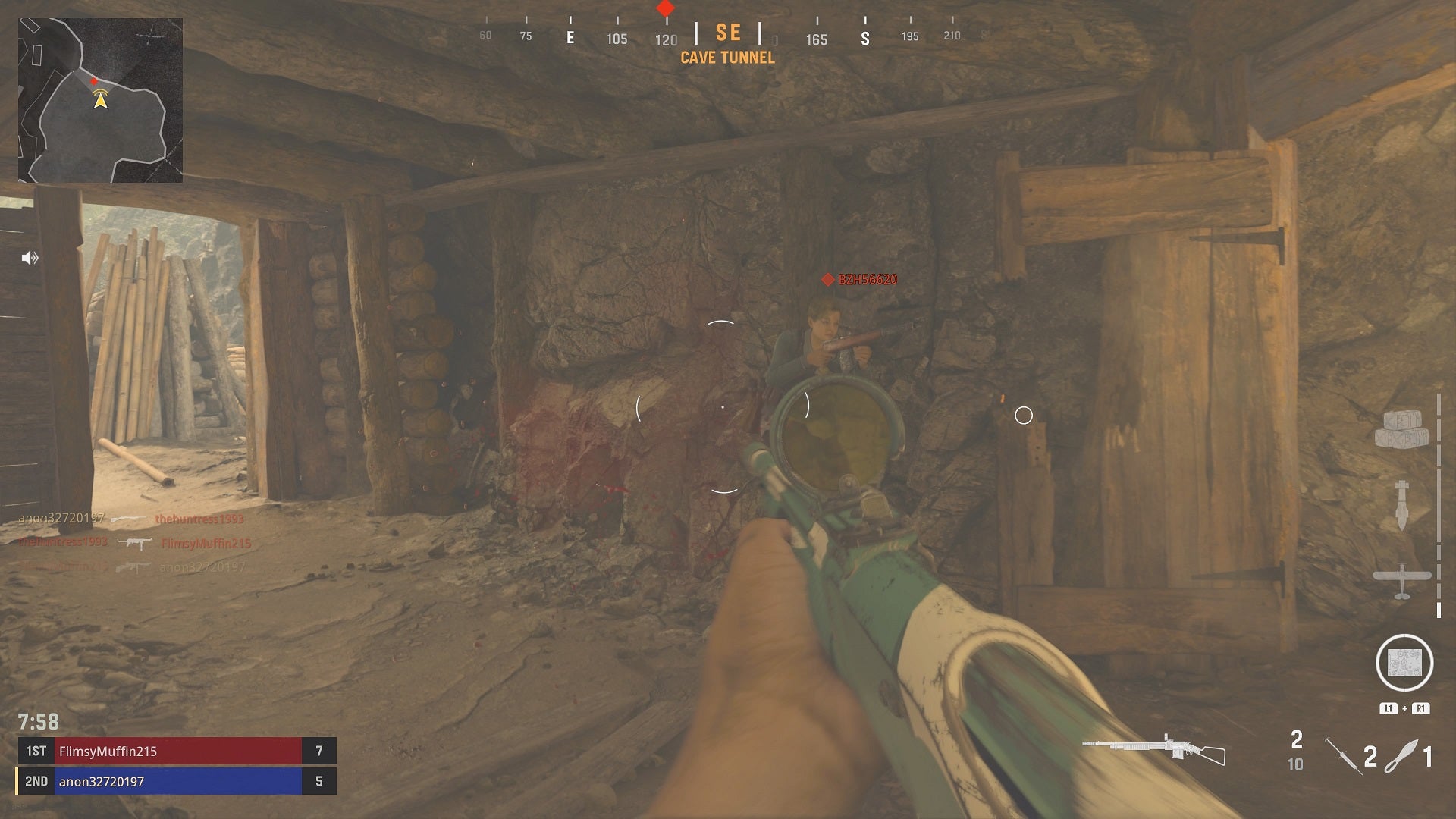This screenshot has width=1456, height=819.
Task: Click the SMG icon in the killfeed
Action: point(135,544)
